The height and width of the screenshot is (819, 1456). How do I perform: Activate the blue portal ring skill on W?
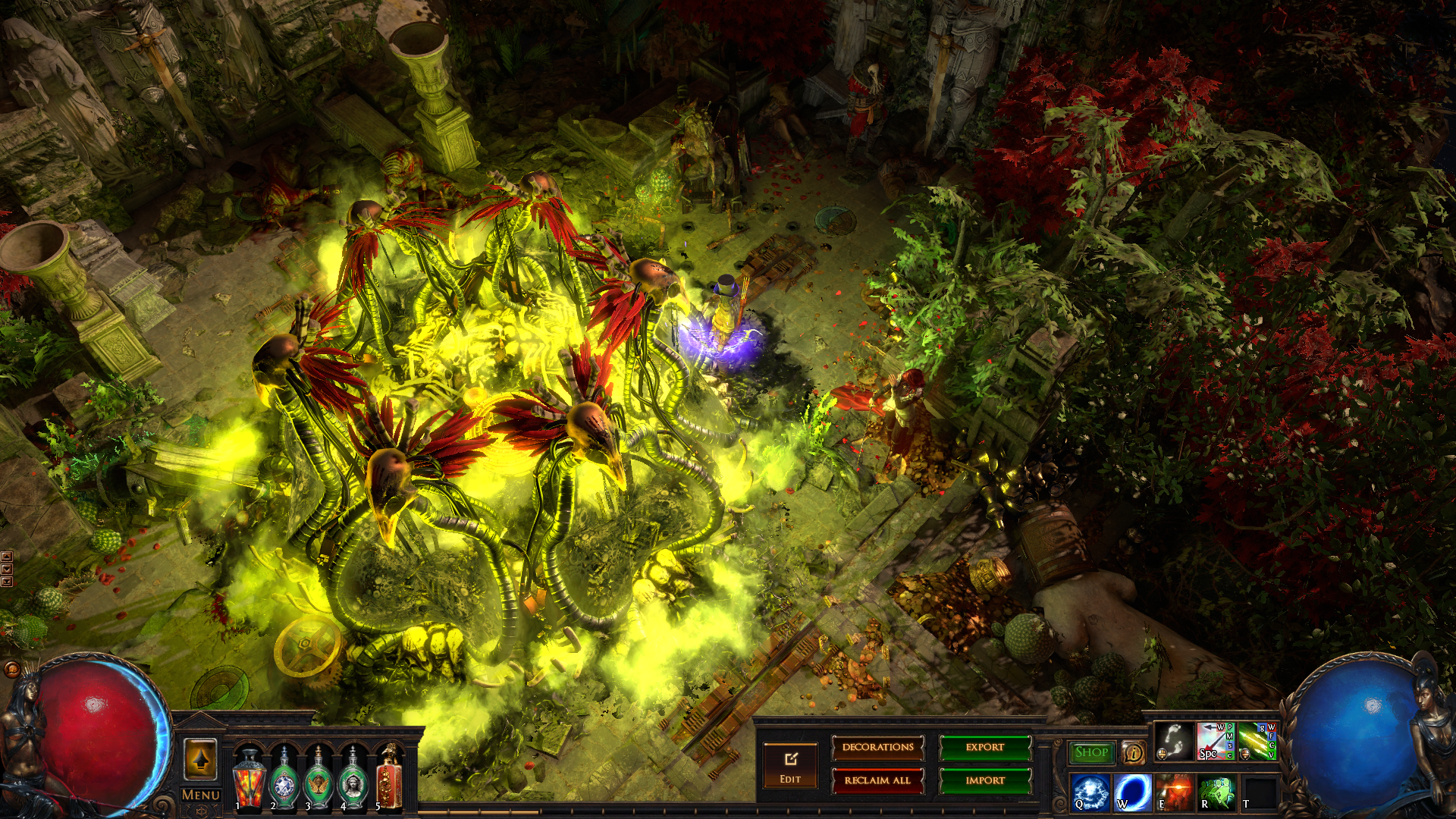[x=1132, y=792]
